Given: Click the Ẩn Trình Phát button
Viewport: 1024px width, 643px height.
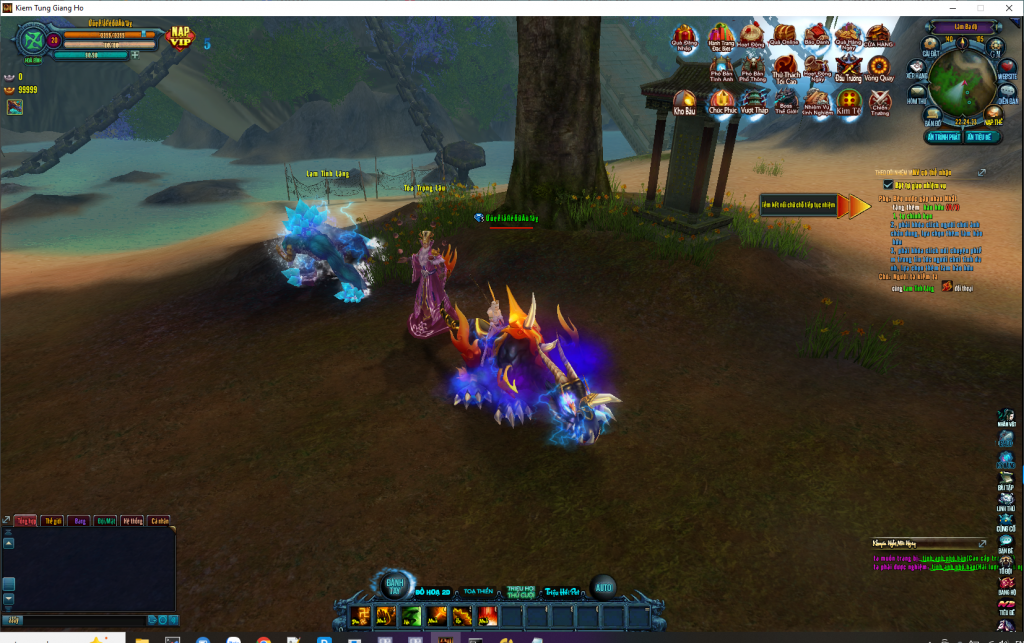Looking at the screenshot, I should pyautogui.click(x=942, y=137).
